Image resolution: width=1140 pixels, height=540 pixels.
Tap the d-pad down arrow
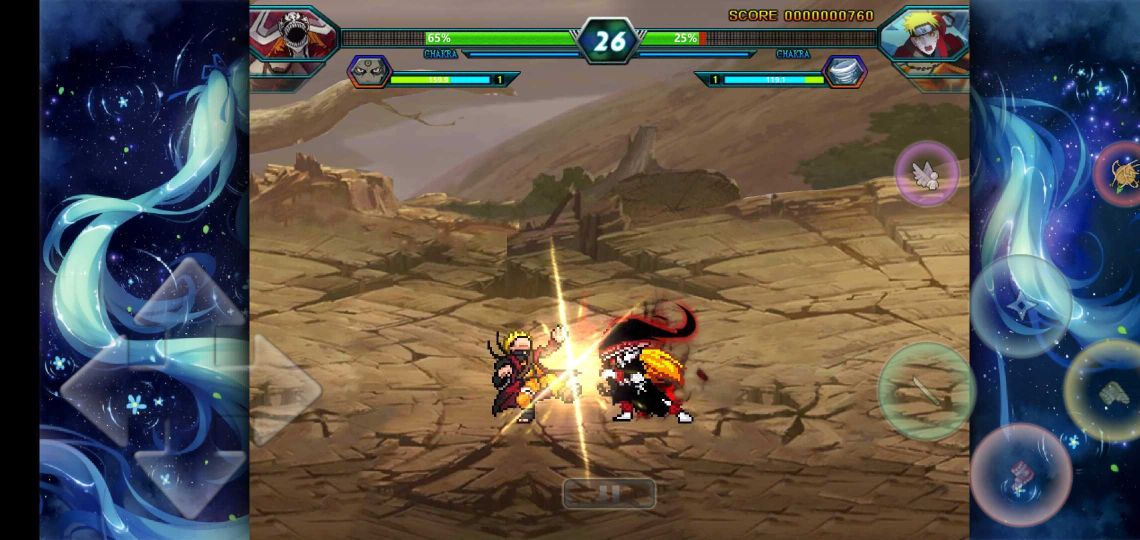coord(188,475)
